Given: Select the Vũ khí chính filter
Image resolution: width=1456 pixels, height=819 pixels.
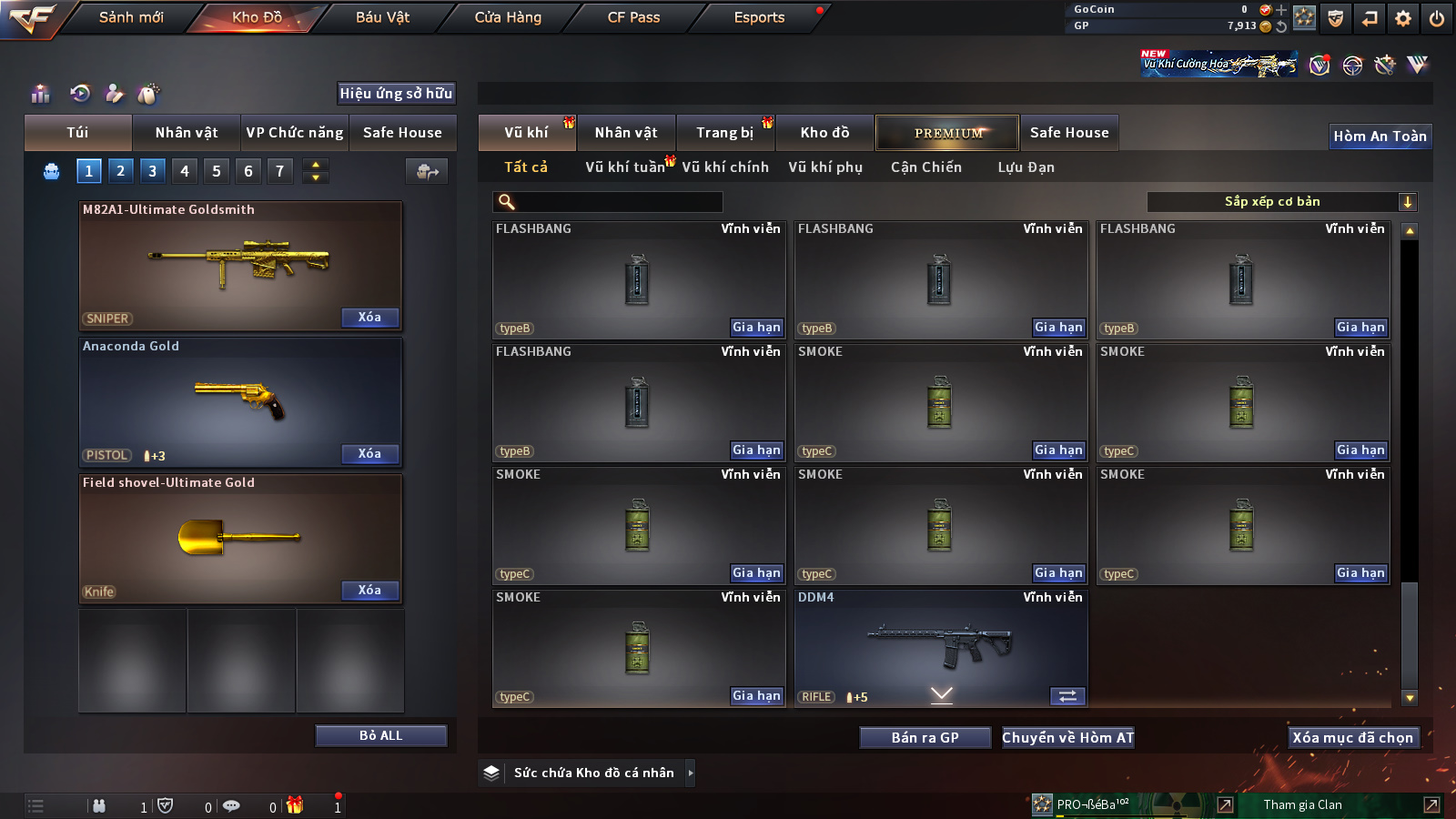Looking at the screenshot, I should [x=724, y=167].
